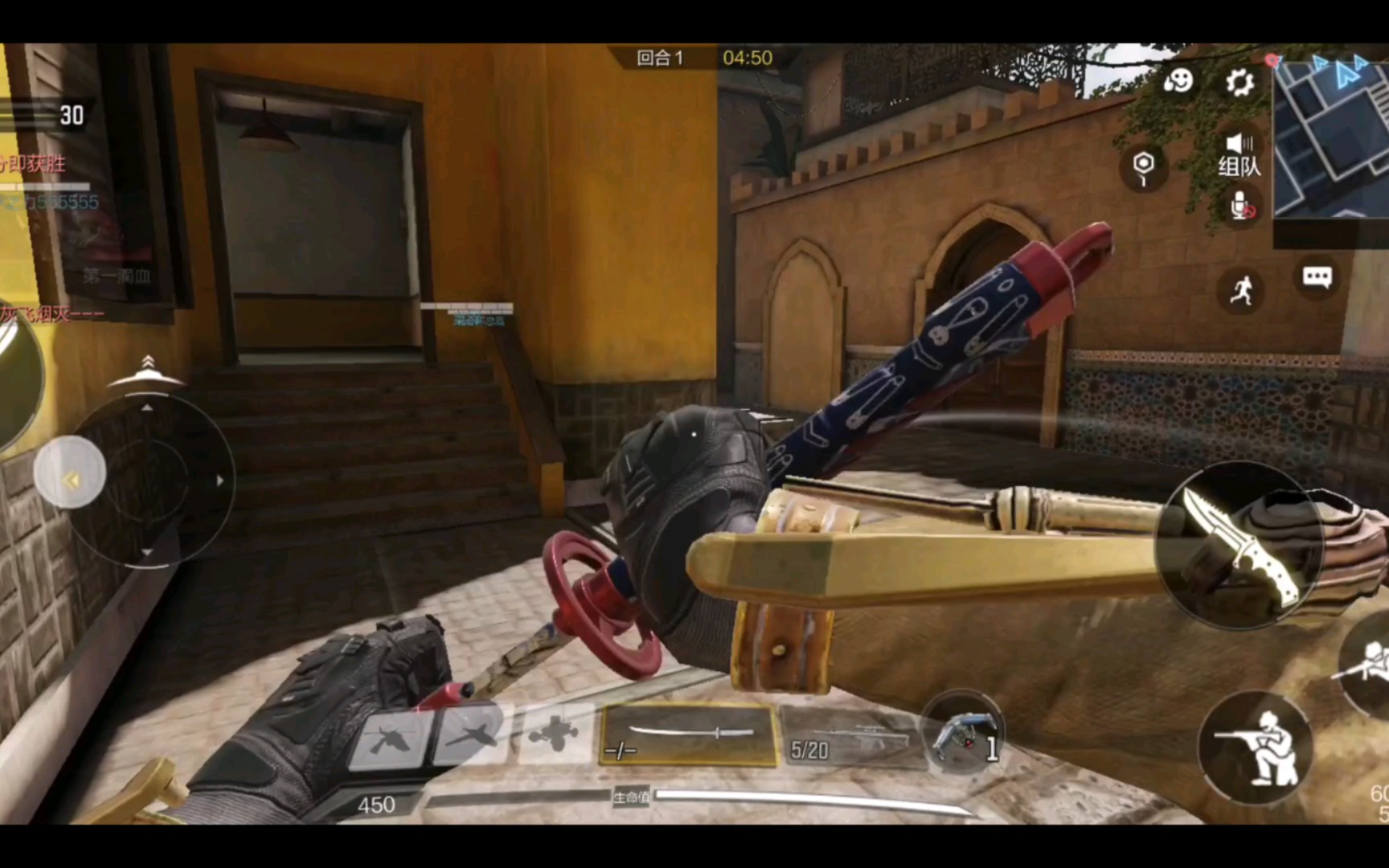Open the quick chat speech bubble
The height and width of the screenshot is (868, 1389).
1317,277
